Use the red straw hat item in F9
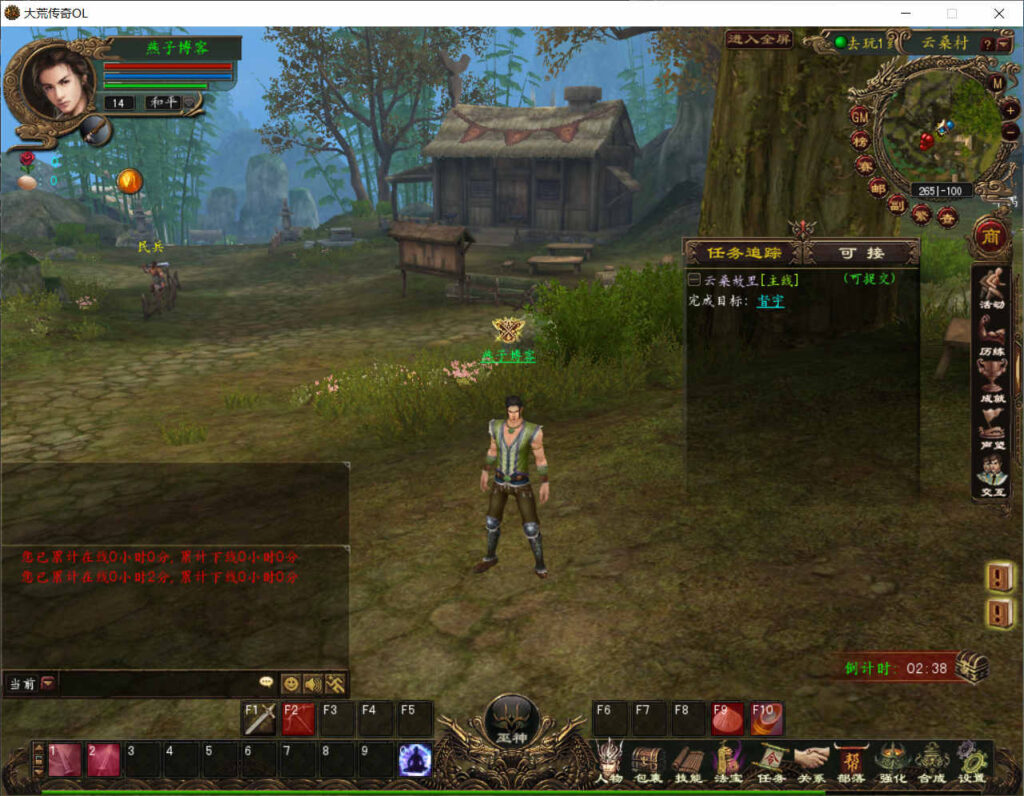 727,719
